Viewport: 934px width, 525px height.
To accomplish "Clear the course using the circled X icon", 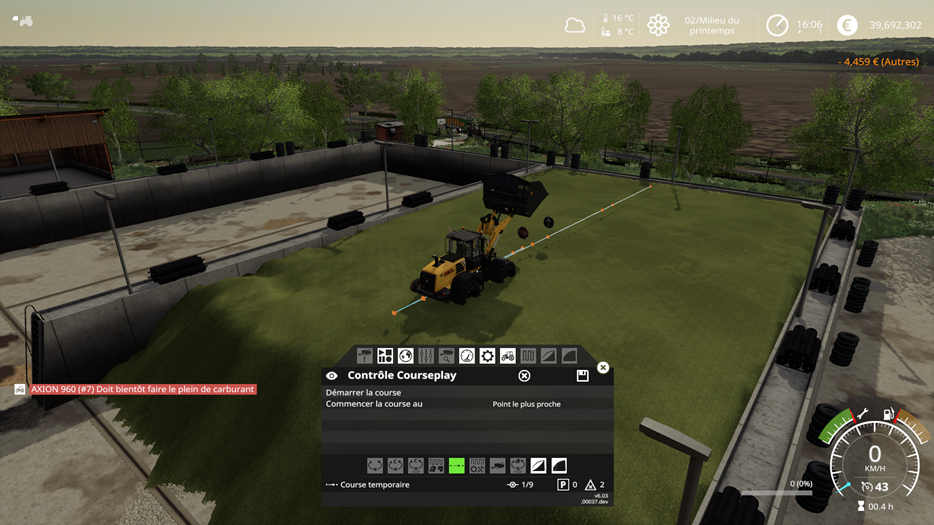I will click(x=524, y=376).
